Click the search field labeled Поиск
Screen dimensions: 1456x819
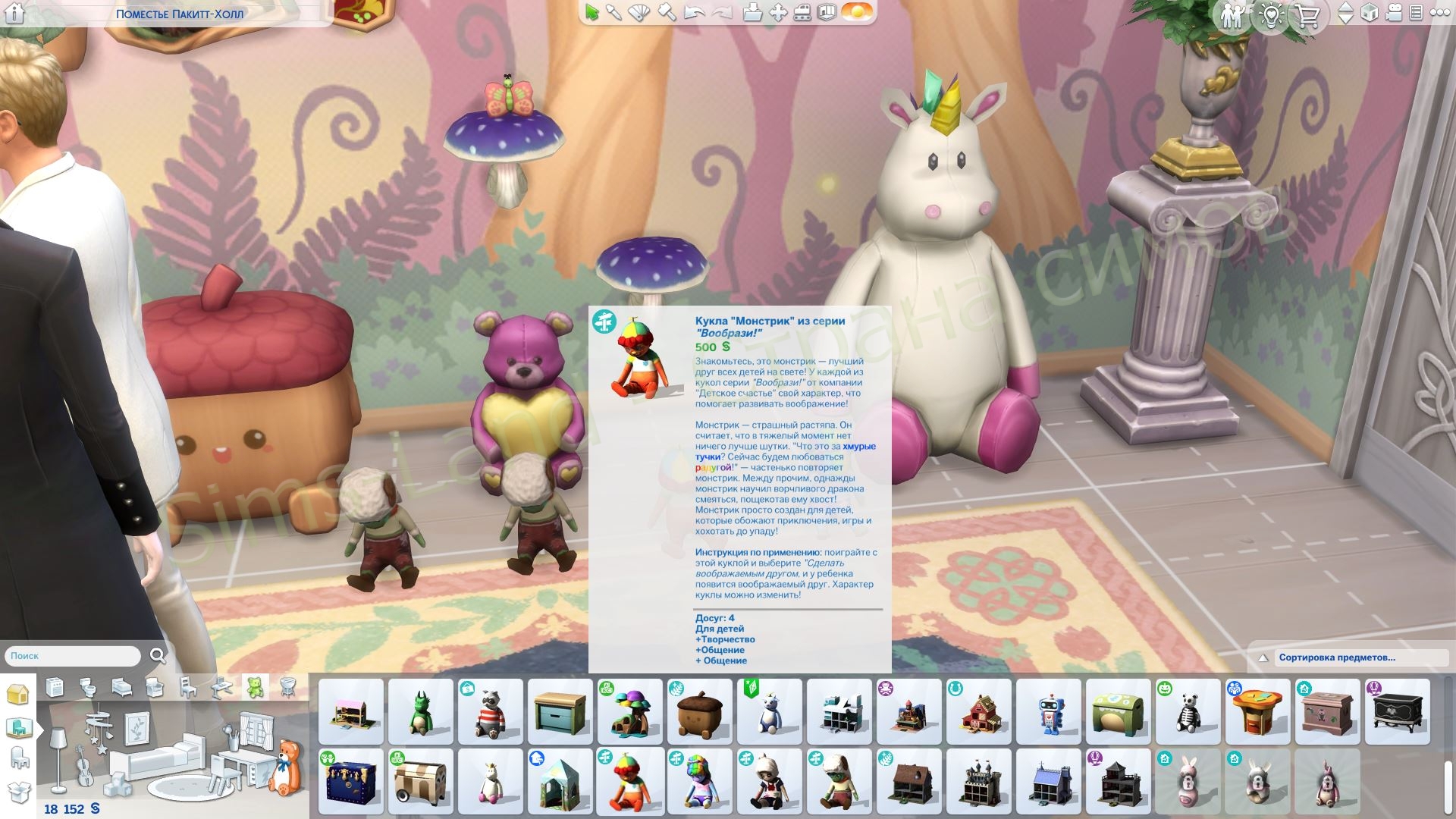tap(73, 656)
